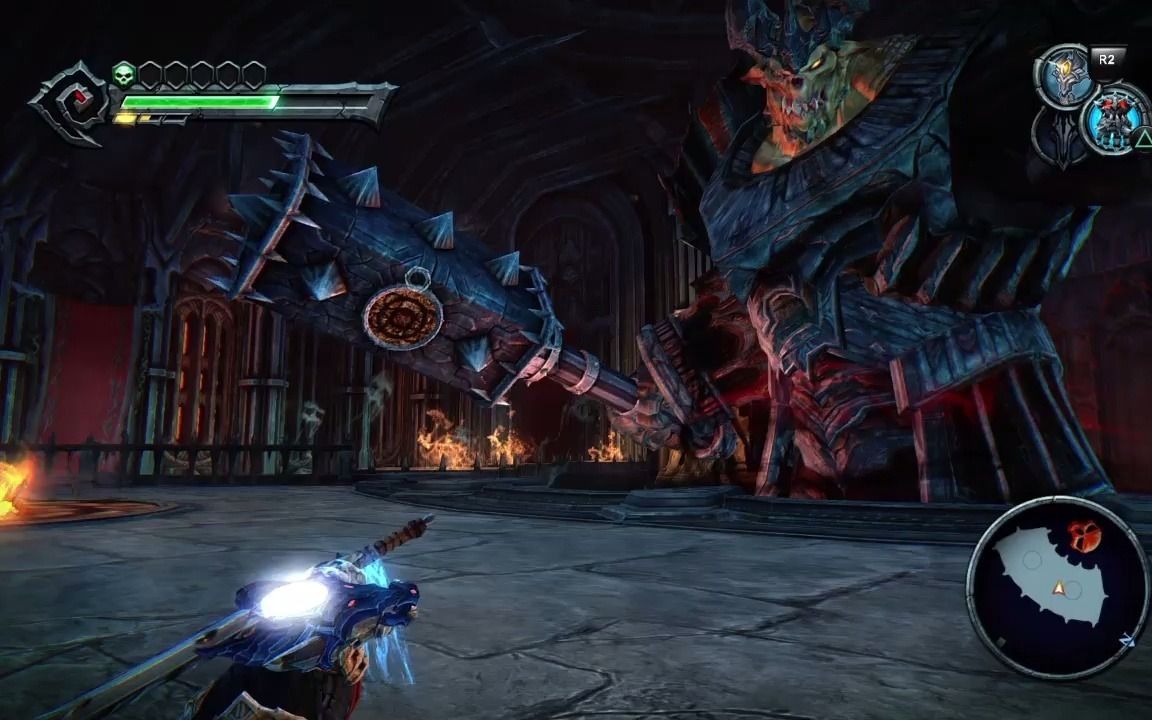Screen dimensions: 1152x720
Task: Activate the blue armored ability on Triangle
Action: [x=1113, y=118]
